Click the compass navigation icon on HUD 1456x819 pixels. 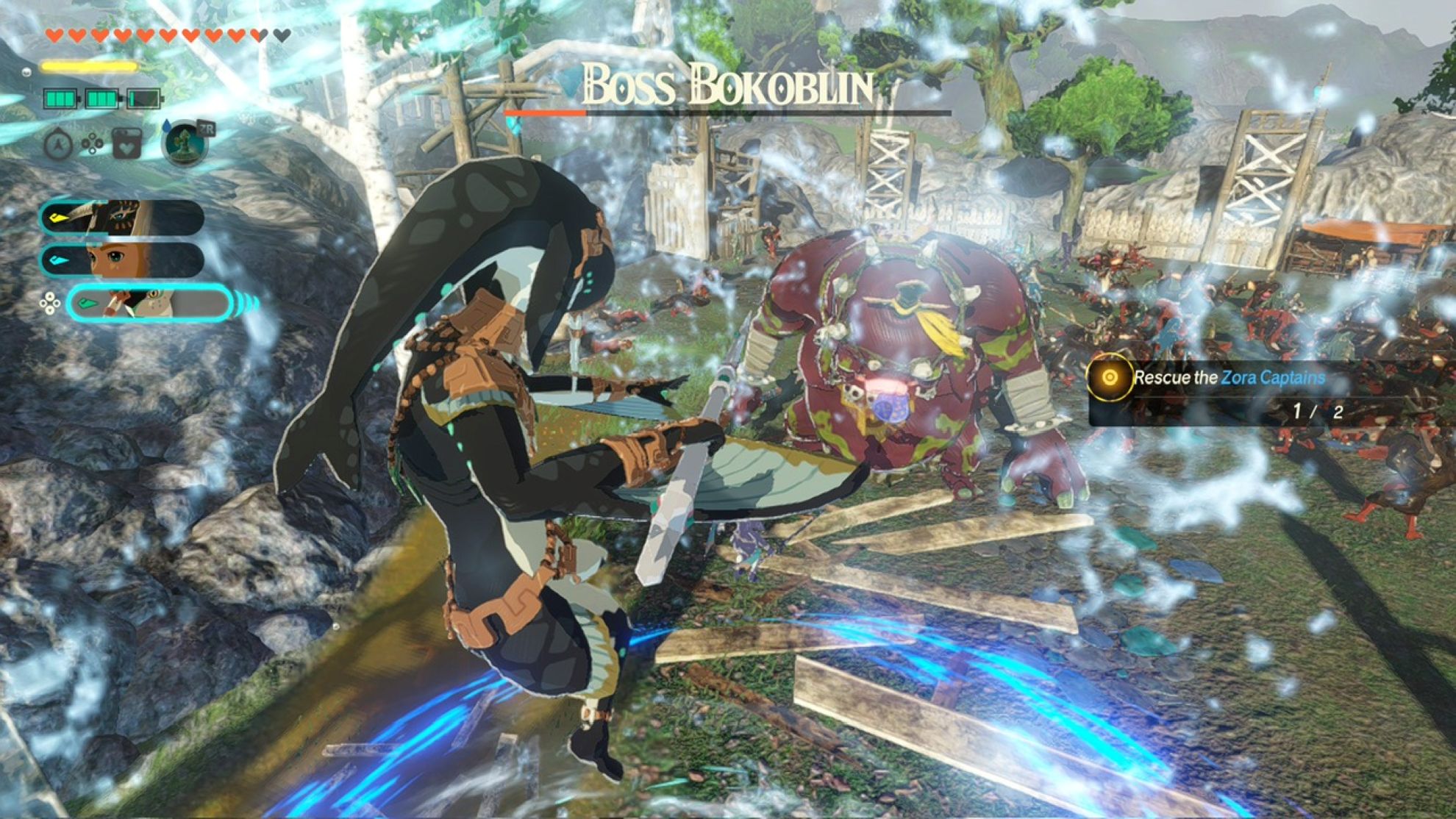pyautogui.click(x=57, y=144)
